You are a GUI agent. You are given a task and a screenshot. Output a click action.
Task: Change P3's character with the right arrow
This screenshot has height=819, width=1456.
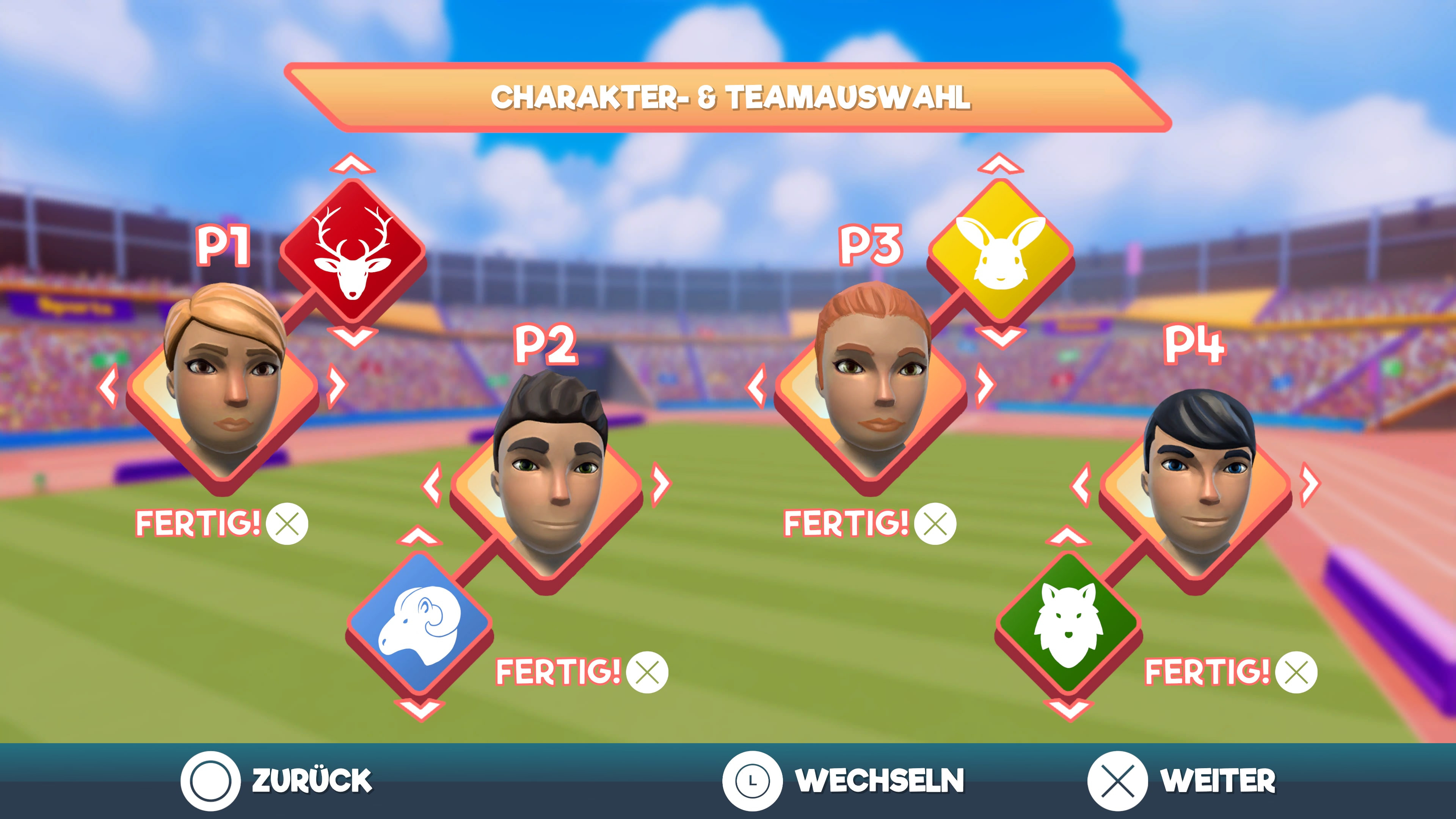pyautogui.click(x=985, y=386)
